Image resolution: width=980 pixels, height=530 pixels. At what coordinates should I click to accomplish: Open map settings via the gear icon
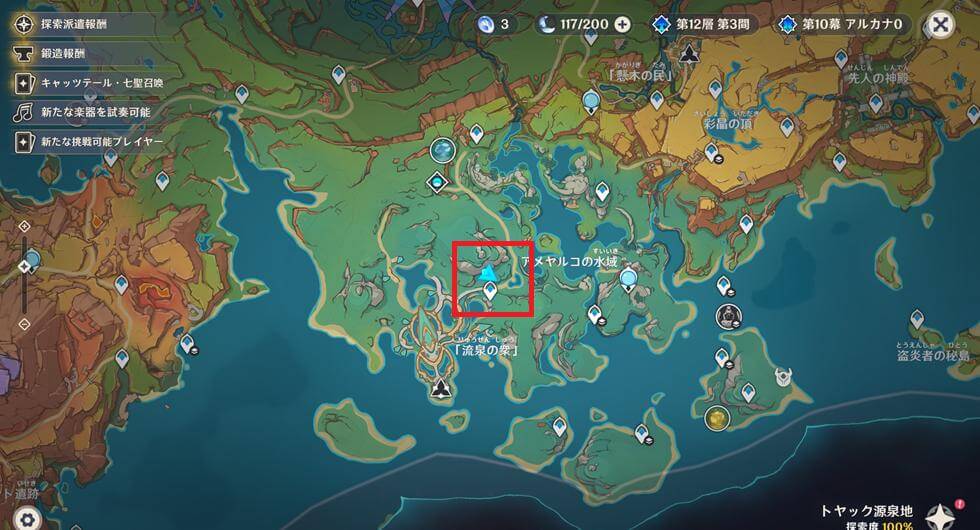point(27,518)
